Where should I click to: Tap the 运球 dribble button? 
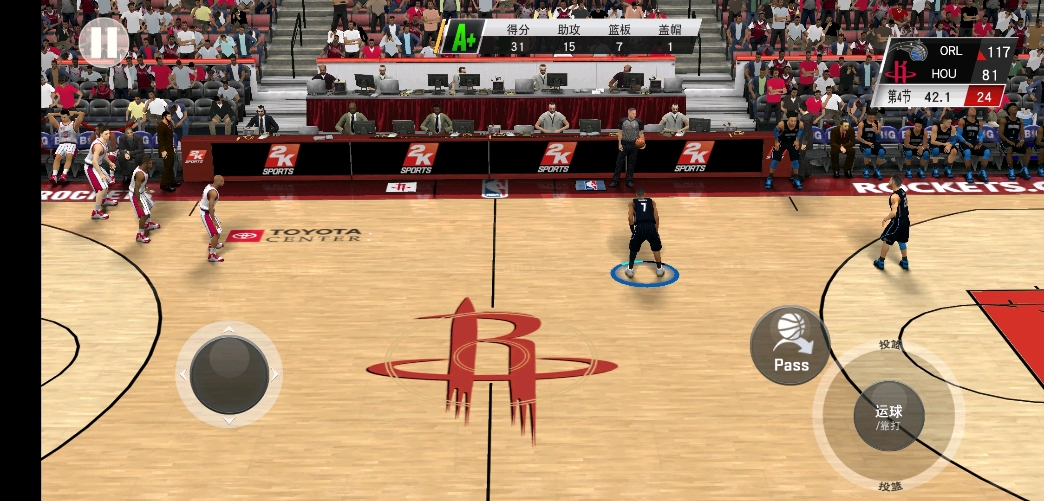(888, 415)
